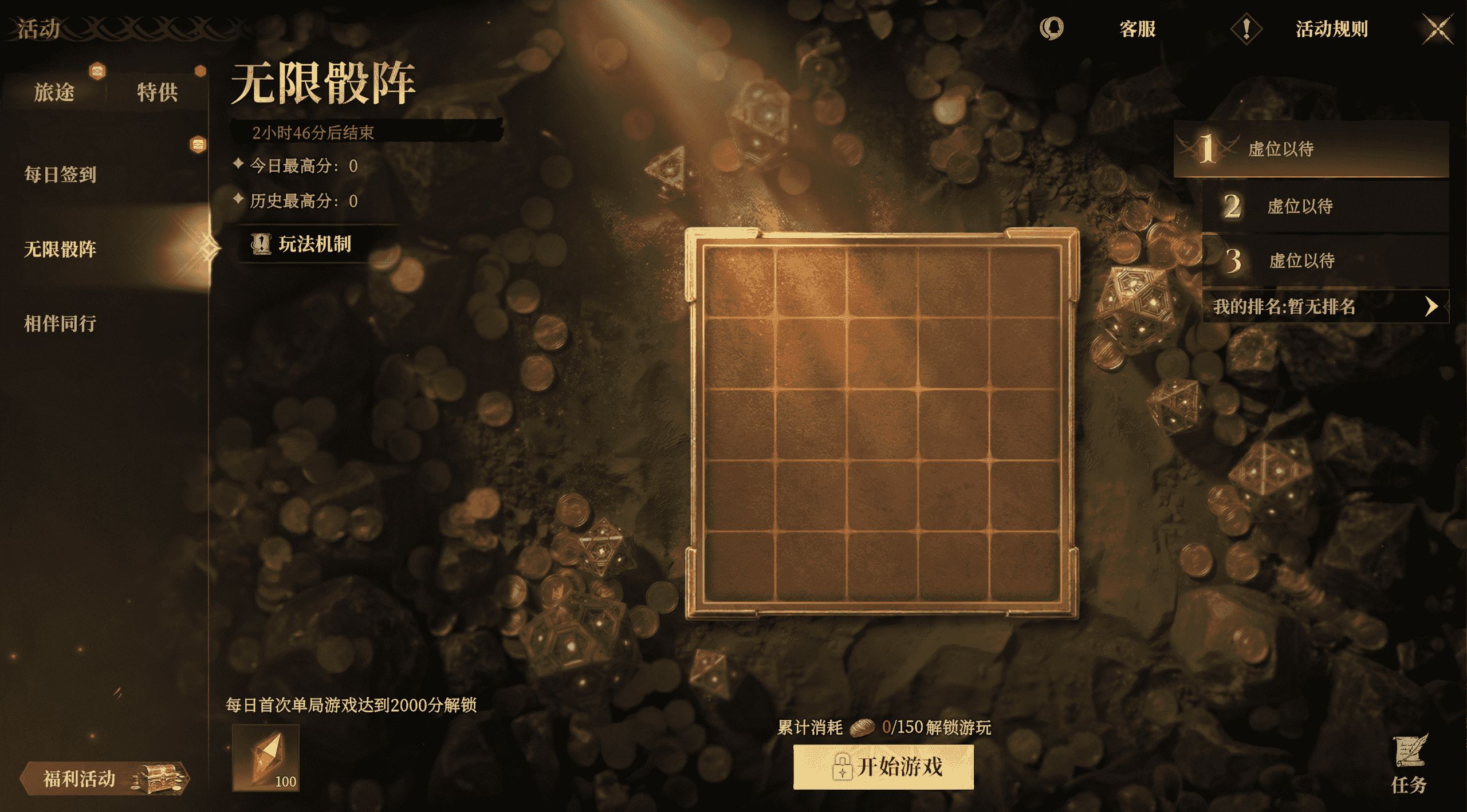The image size is (1467, 812).
Task: Open 活动规则 activity rules
Action: (x=1331, y=29)
